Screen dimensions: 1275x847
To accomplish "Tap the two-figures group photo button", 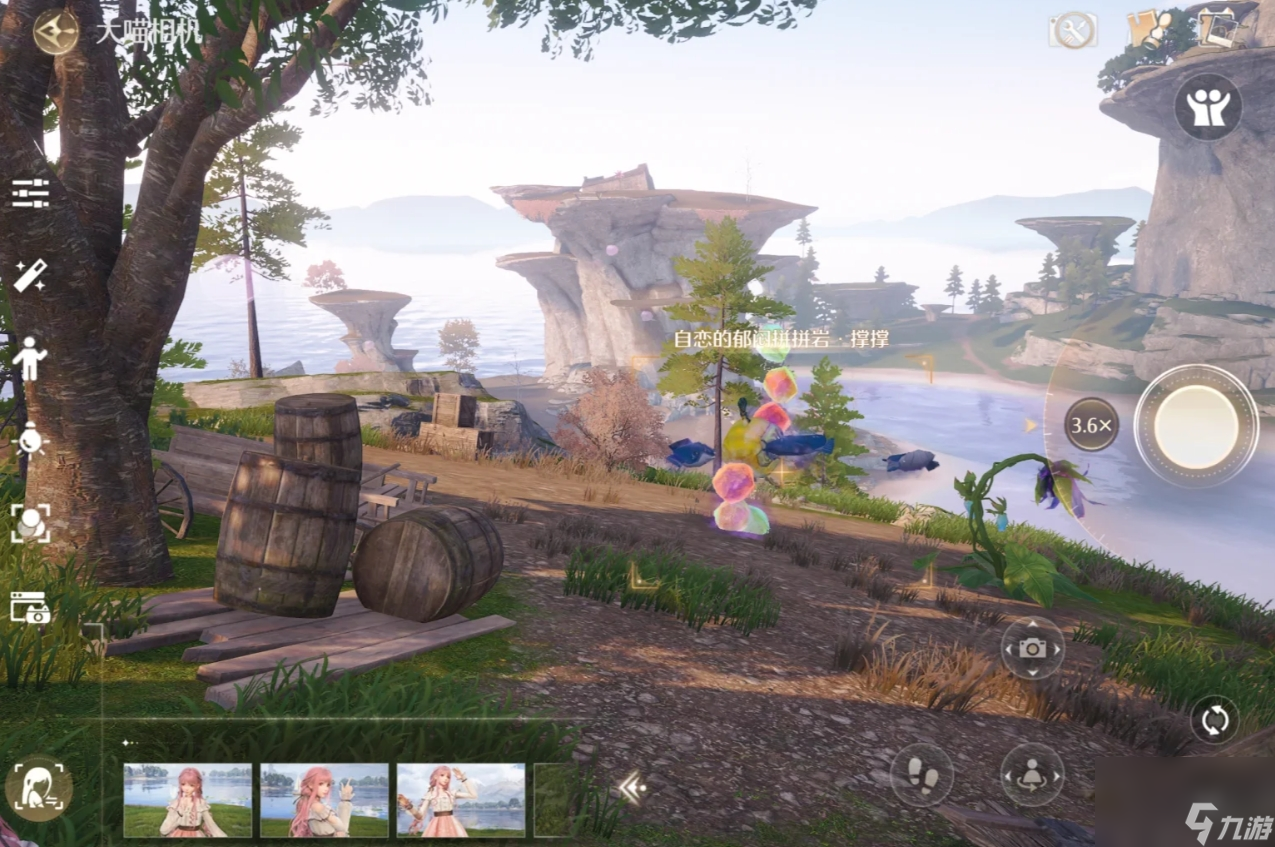I will coord(1207,107).
